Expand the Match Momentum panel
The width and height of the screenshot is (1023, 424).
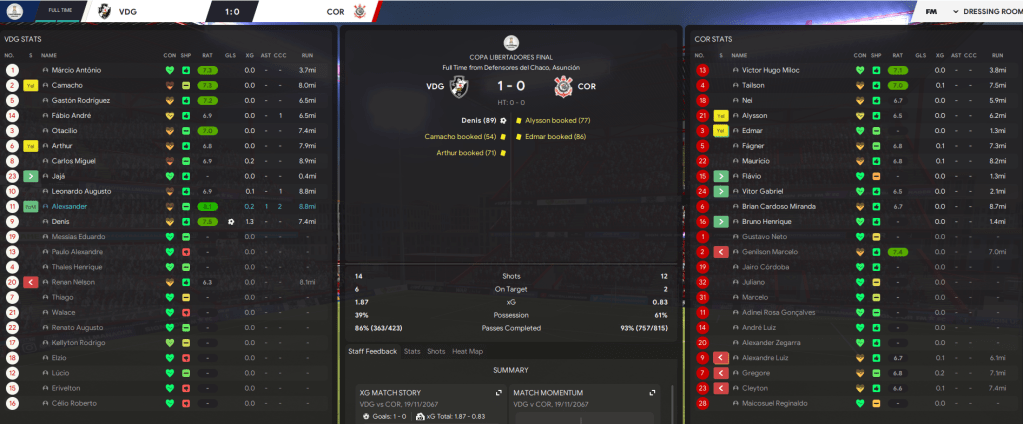click(x=653, y=393)
